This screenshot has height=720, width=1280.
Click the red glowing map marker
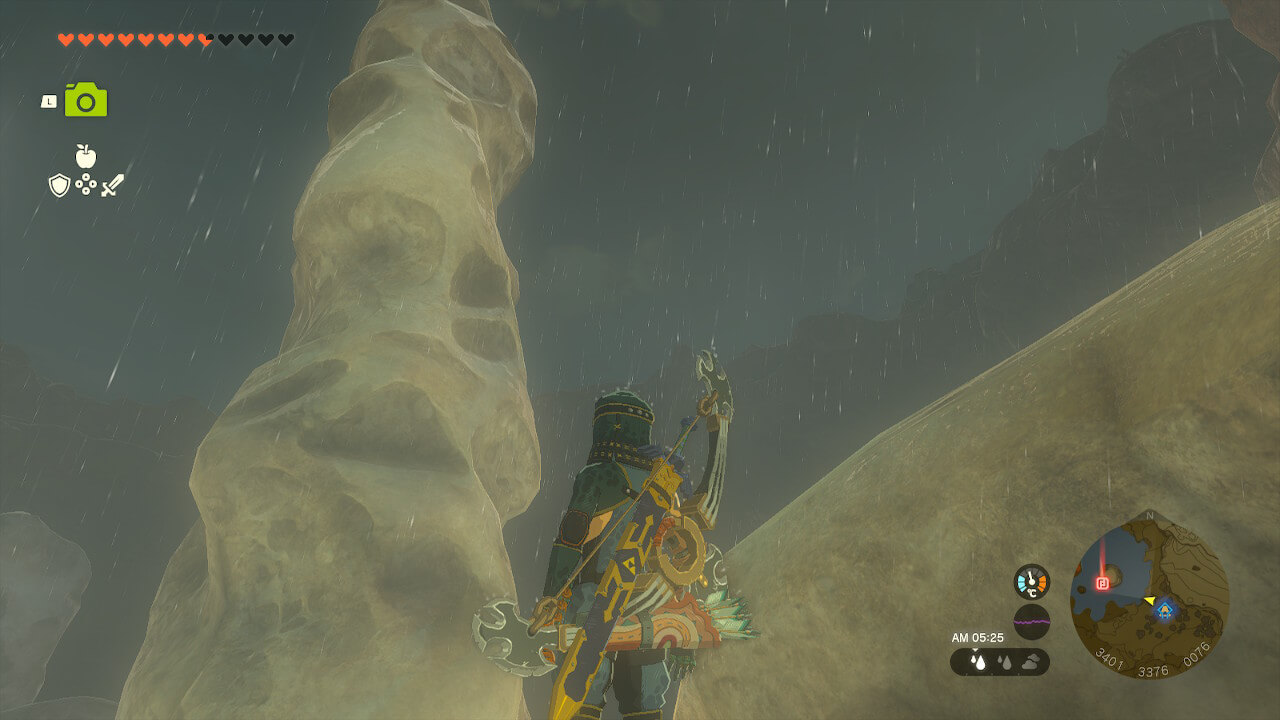pyautogui.click(x=1104, y=582)
